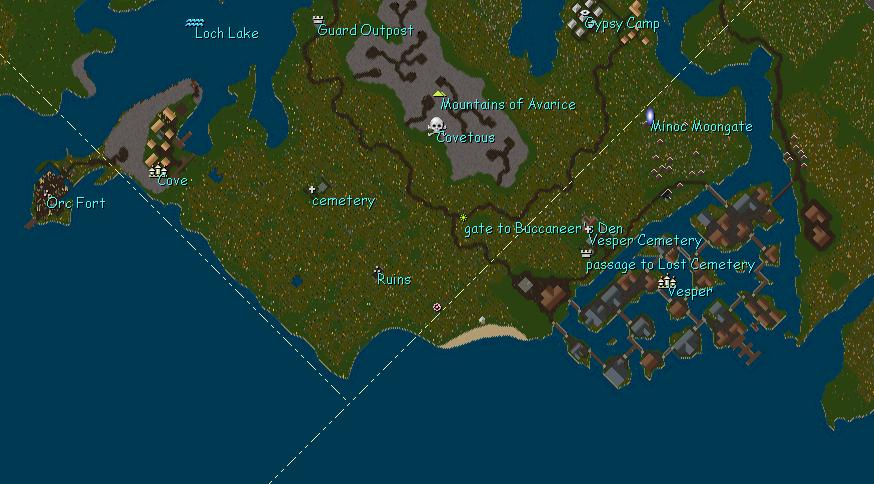Click the Covetous skull dungeon marker
The width and height of the screenshot is (874, 484).
coord(436,125)
